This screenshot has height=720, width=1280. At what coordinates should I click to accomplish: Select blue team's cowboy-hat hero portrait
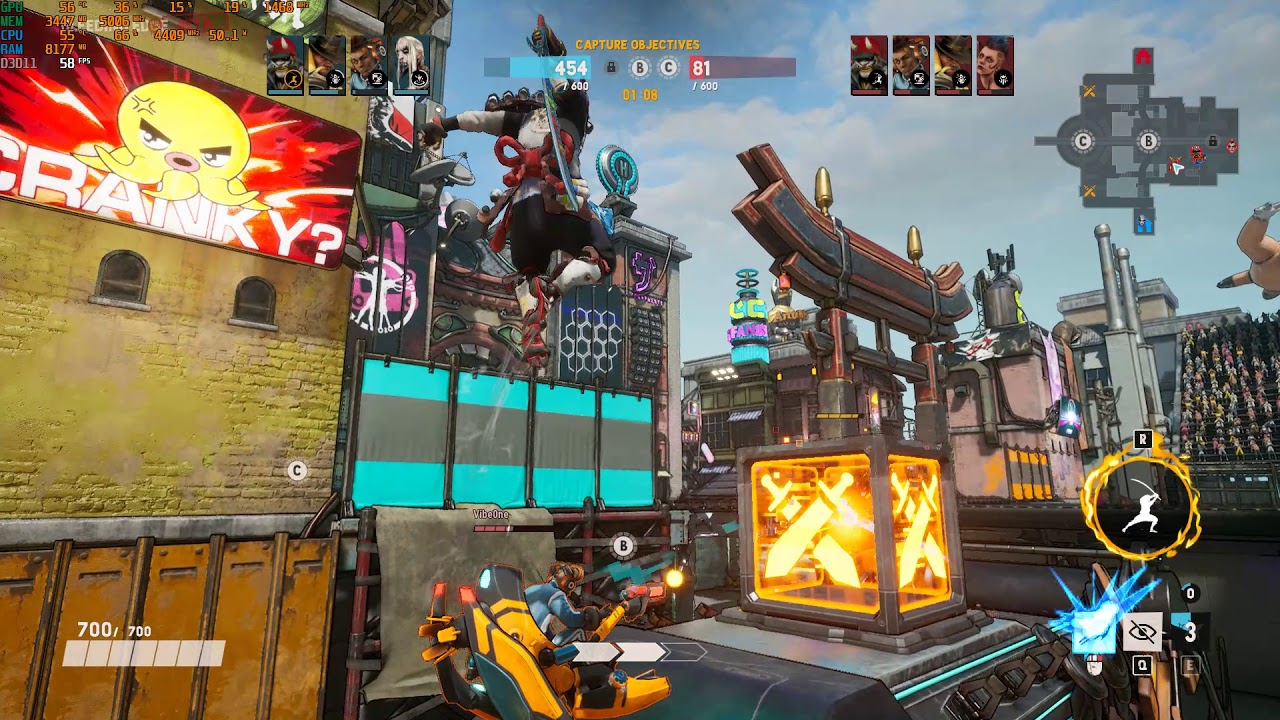click(x=326, y=65)
